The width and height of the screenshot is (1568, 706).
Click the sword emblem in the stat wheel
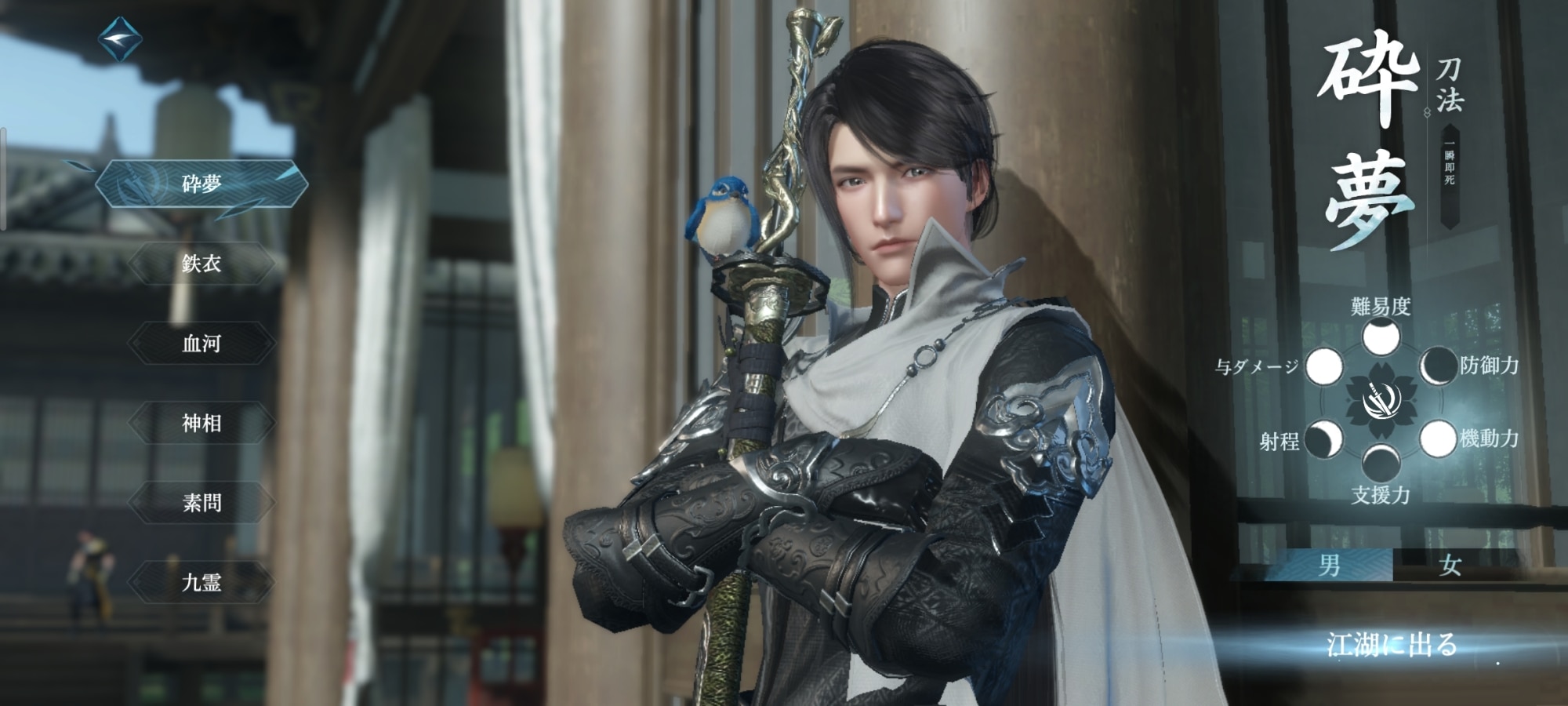click(1379, 402)
